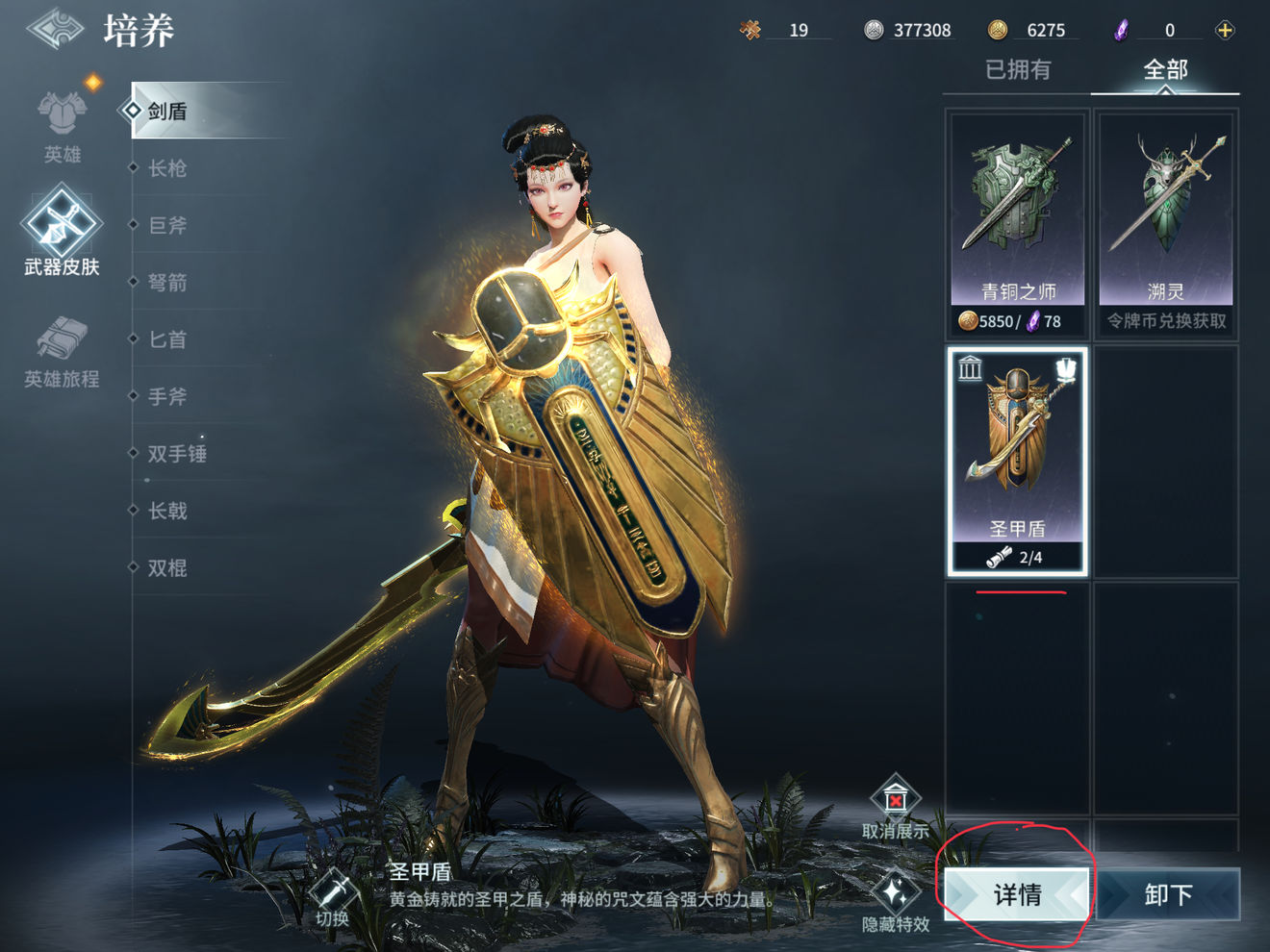Screen dimensions: 1270x952
Task: Select the 溯灵 skin card
Action: click(1165, 223)
